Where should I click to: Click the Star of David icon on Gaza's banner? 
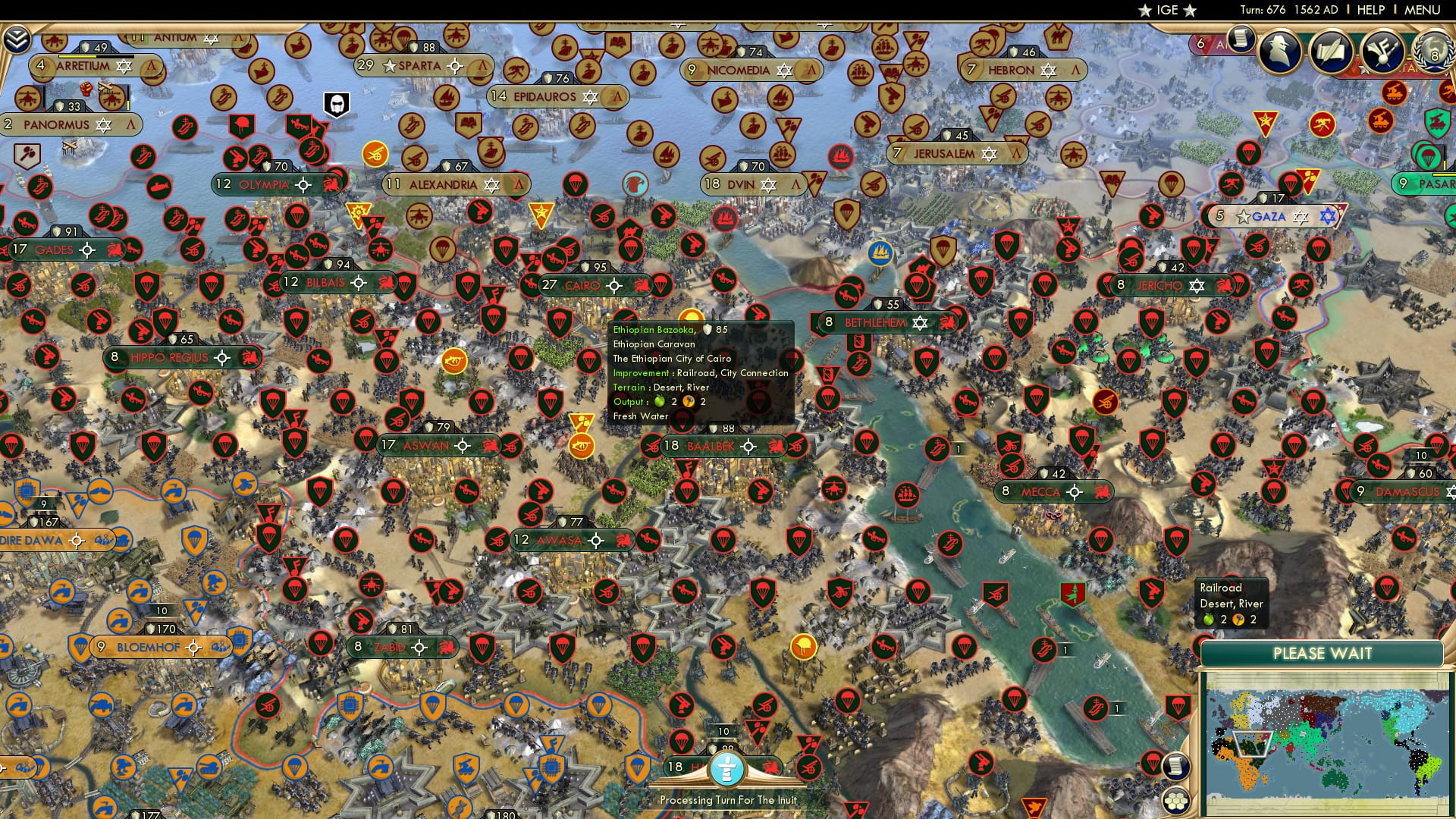[1301, 216]
